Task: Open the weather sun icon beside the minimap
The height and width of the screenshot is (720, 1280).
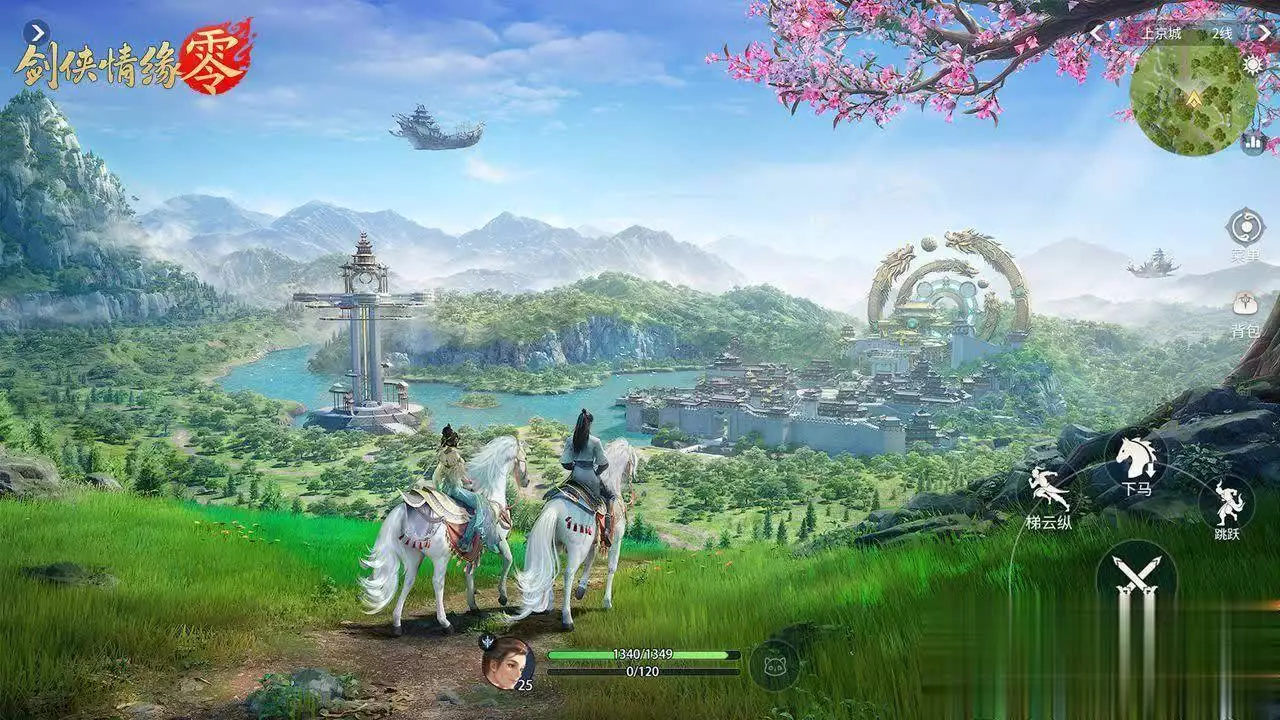Action: point(1251,64)
